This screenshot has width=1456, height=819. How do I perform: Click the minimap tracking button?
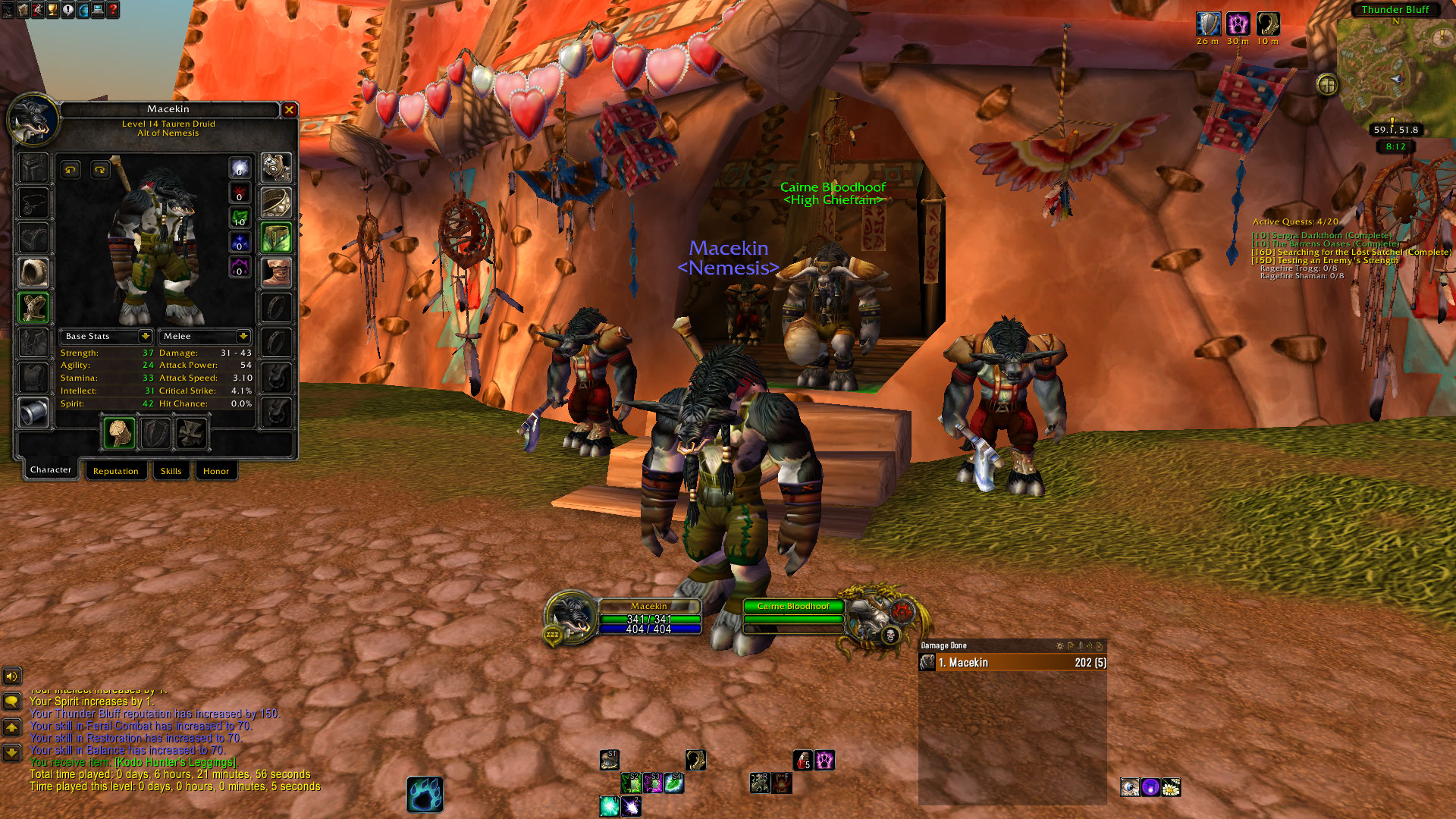(1327, 84)
